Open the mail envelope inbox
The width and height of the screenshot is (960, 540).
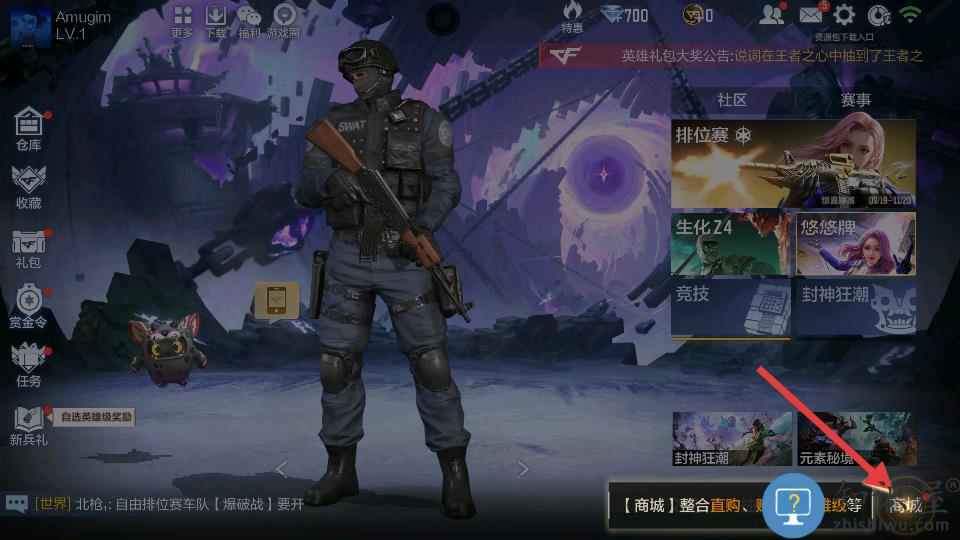pyautogui.click(x=811, y=15)
